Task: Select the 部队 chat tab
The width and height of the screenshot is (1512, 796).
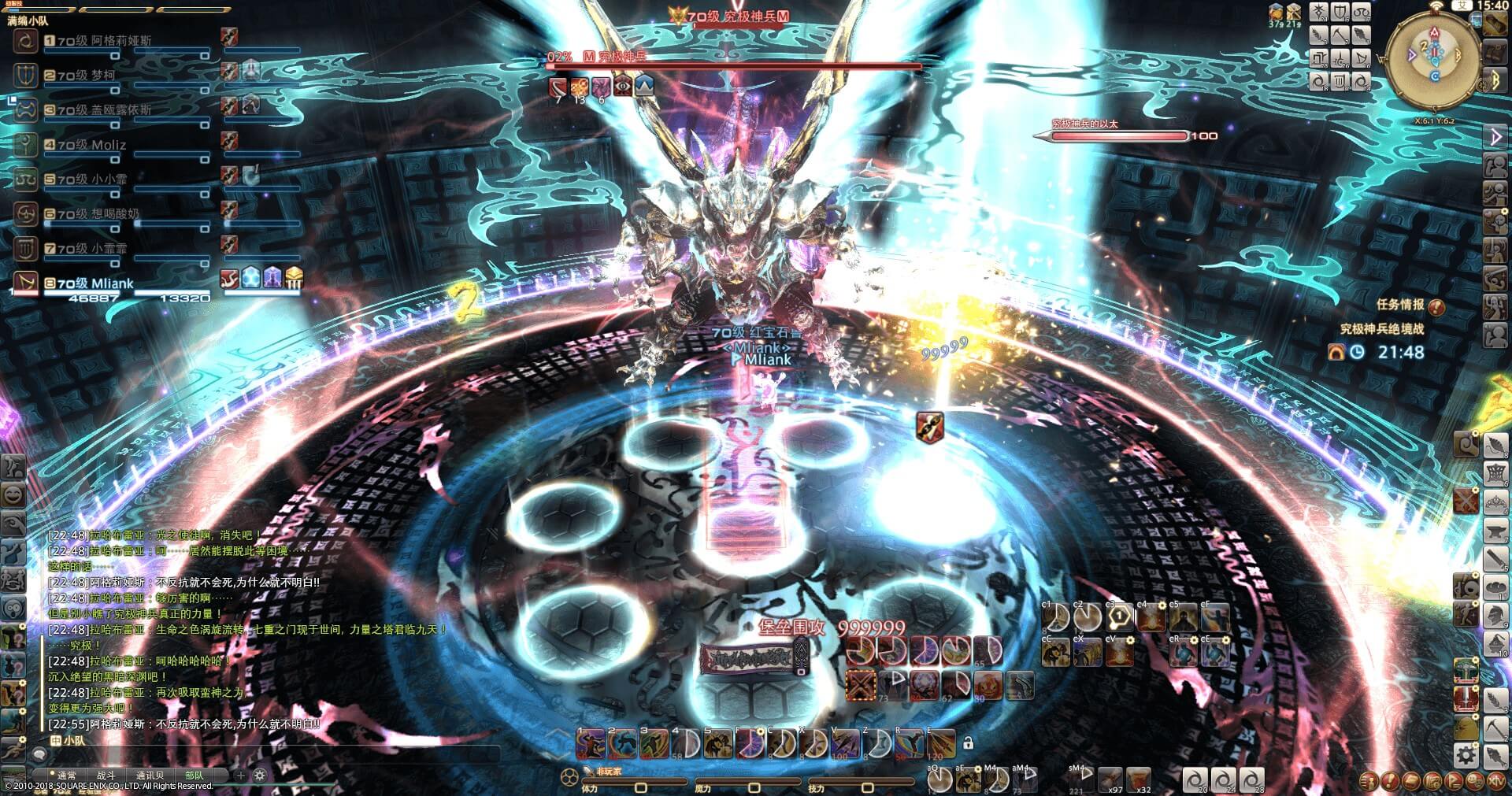Action: [194, 776]
